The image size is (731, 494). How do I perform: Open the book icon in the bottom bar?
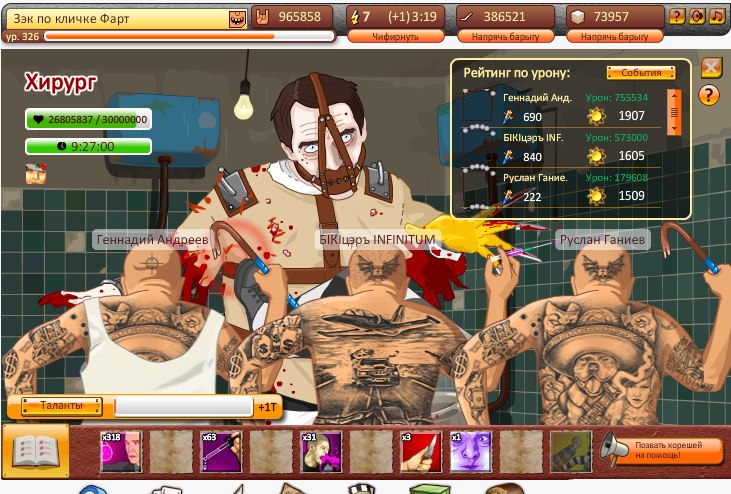click(x=36, y=451)
